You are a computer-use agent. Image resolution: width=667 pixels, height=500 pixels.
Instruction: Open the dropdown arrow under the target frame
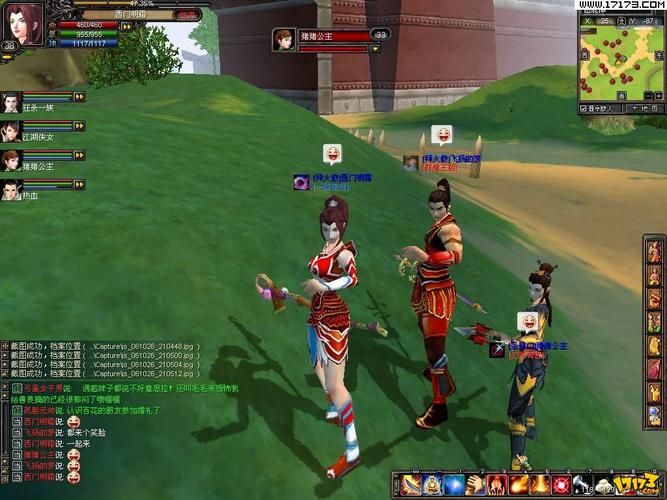(x=376, y=47)
